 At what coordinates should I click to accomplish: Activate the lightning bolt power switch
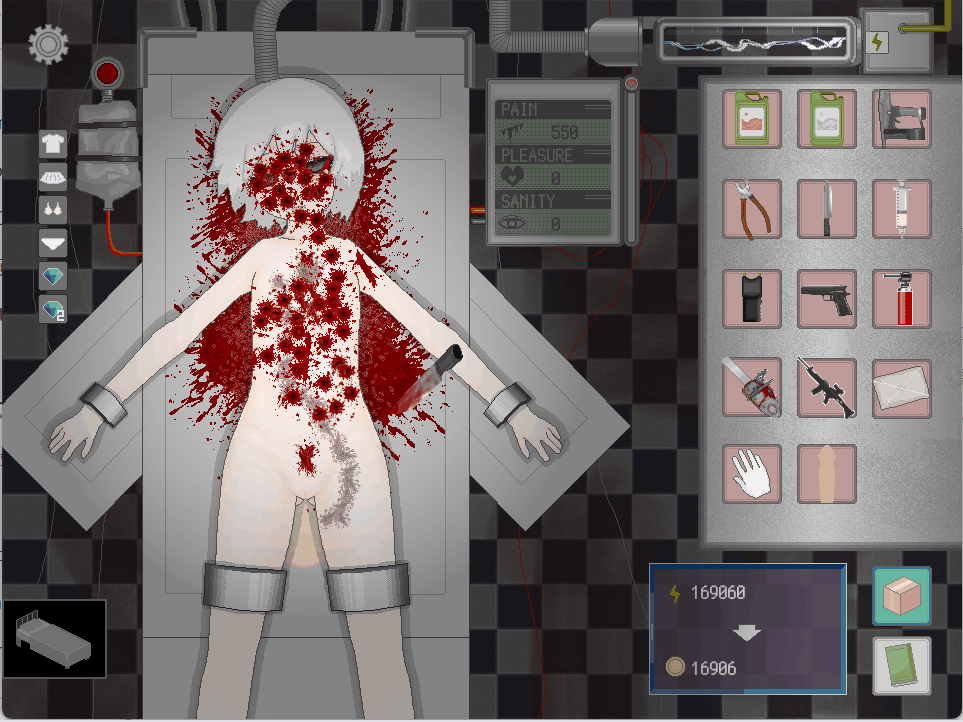coord(879,42)
